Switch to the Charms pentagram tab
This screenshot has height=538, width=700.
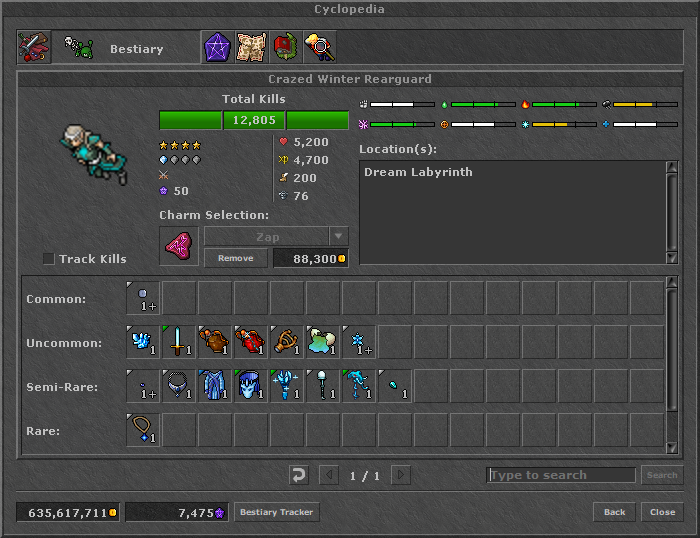[x=217, y=47]
